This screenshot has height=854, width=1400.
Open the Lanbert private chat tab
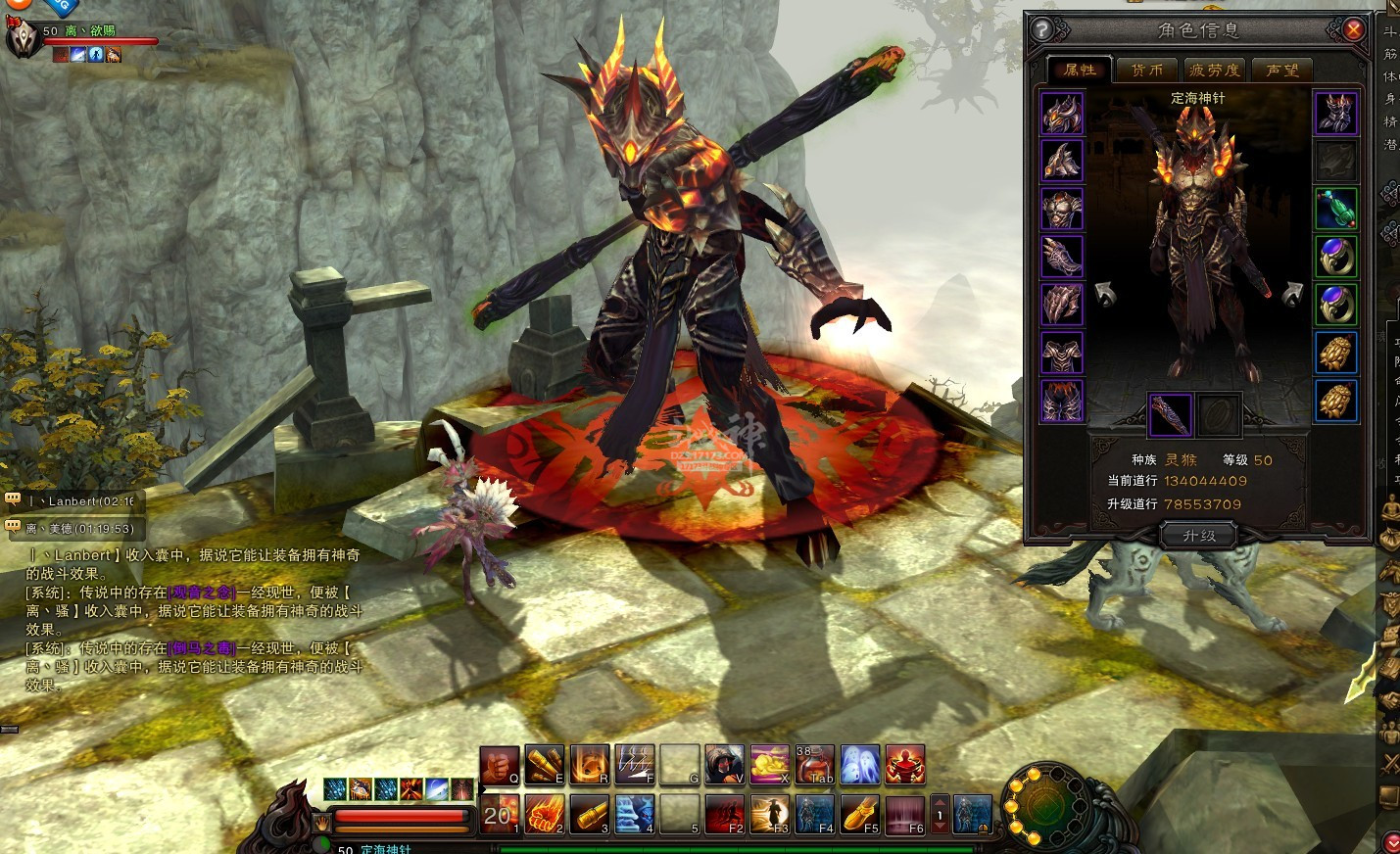pos(76,501)
